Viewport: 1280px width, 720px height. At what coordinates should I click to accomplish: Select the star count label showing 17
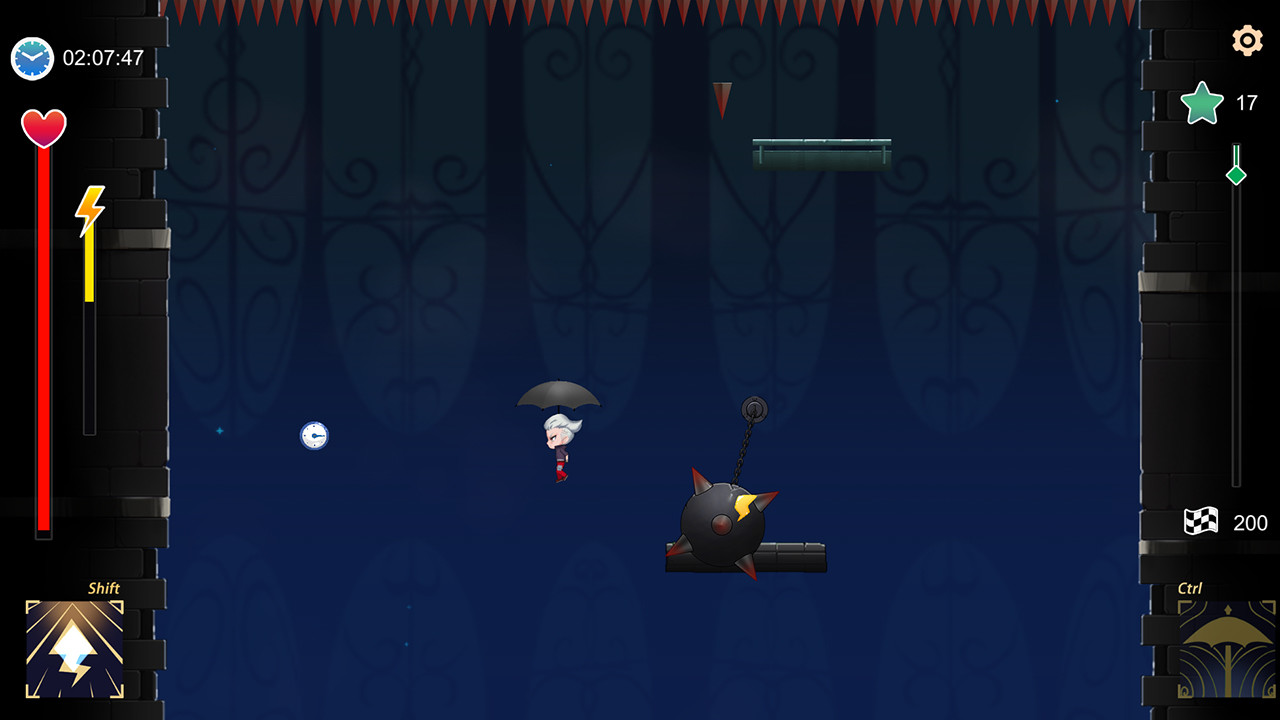(1247, 102)
